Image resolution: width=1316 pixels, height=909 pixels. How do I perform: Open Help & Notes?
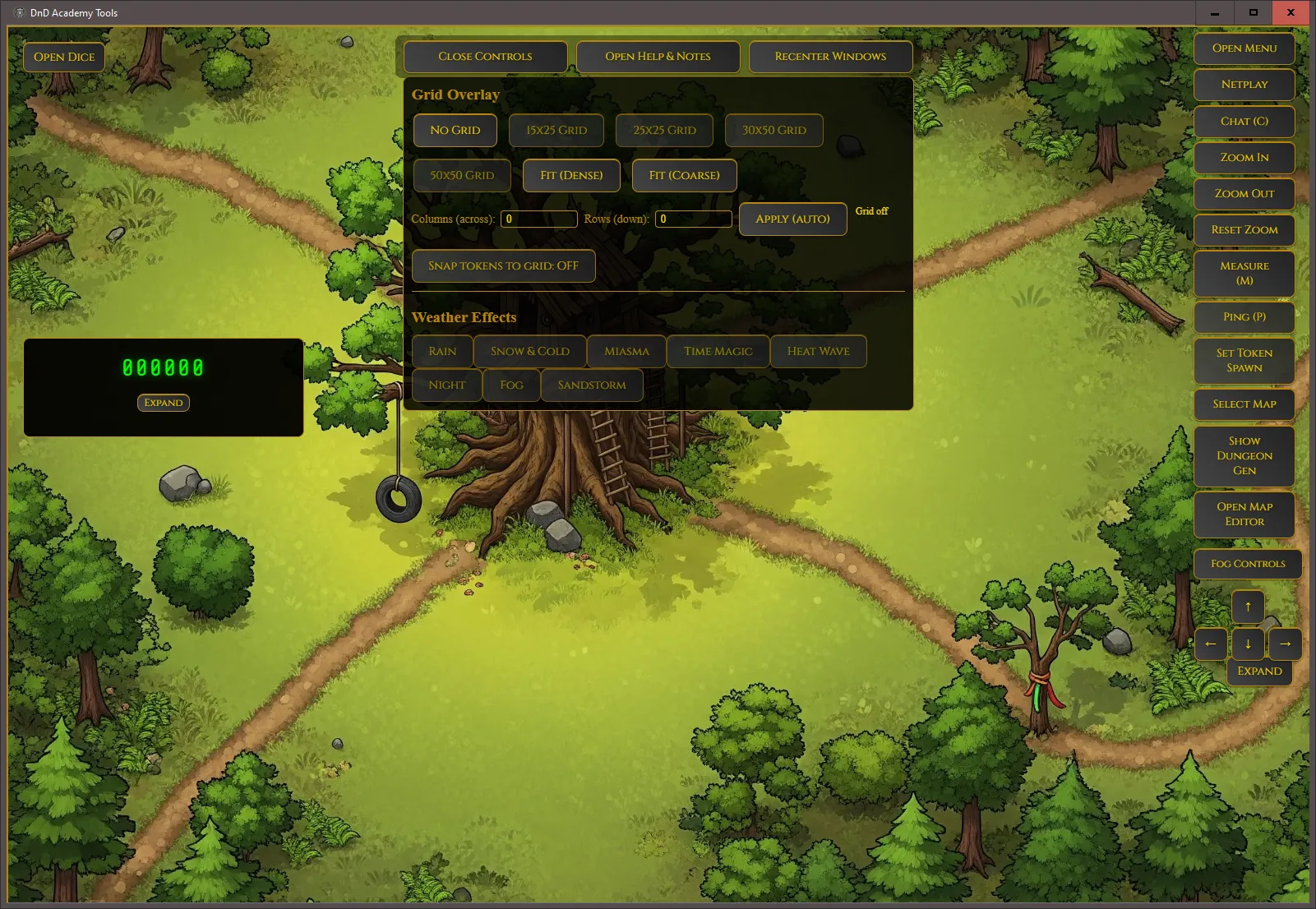pos(657,56)
